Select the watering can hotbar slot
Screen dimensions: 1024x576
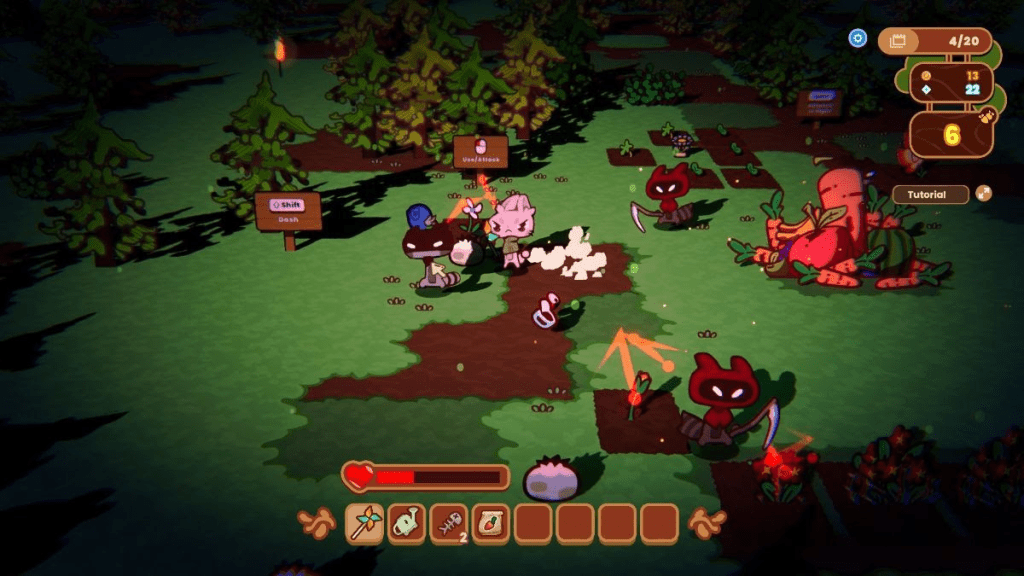click(407, 522)
